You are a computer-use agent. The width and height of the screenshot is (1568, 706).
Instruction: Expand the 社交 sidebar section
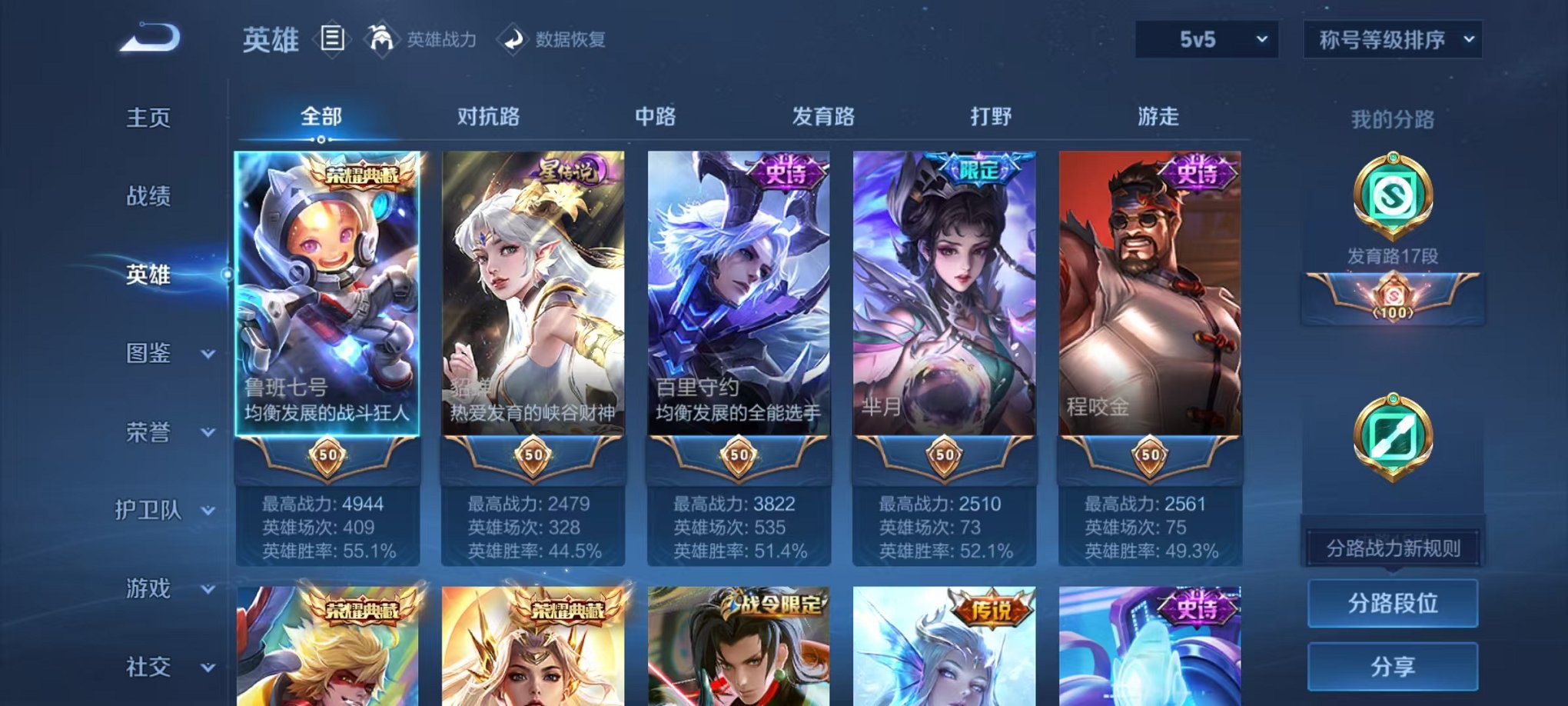[161, 667]
